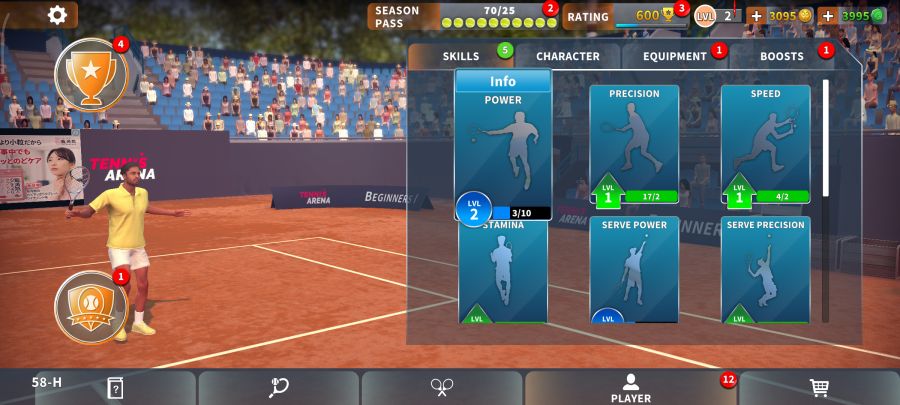The image size is (900, 405).
Task: Open the card with question mark menu
Action: [x=115, y=388]
